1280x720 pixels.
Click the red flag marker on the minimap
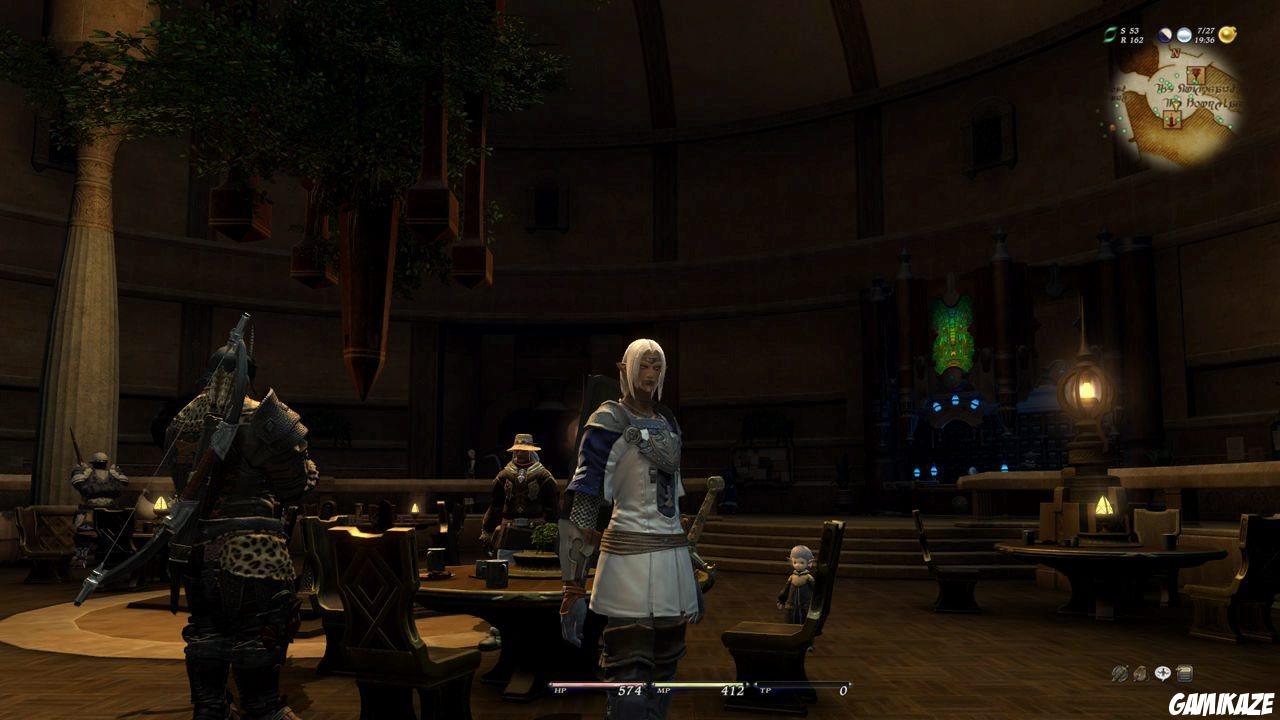[1196, 74]
